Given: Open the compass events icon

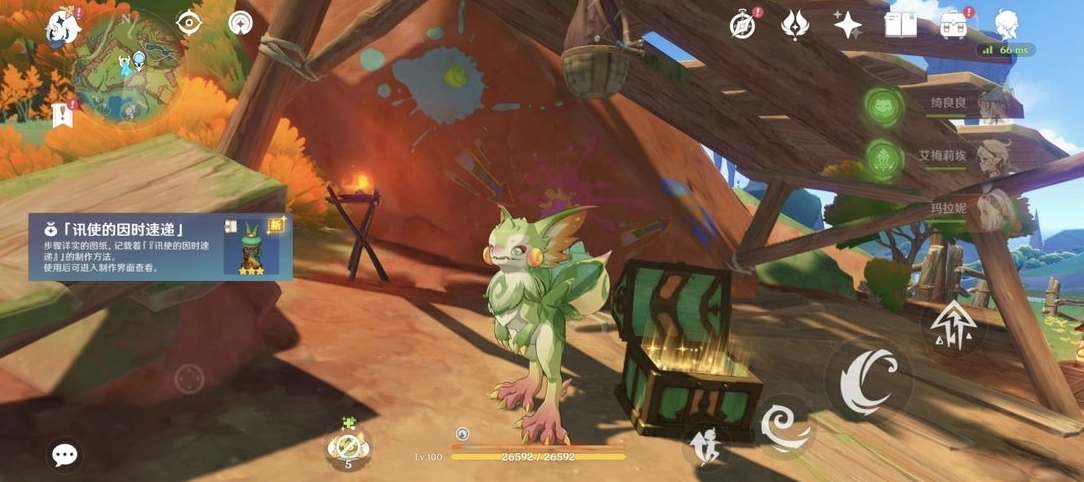Looking at the screenshot, I should (743, 25).
